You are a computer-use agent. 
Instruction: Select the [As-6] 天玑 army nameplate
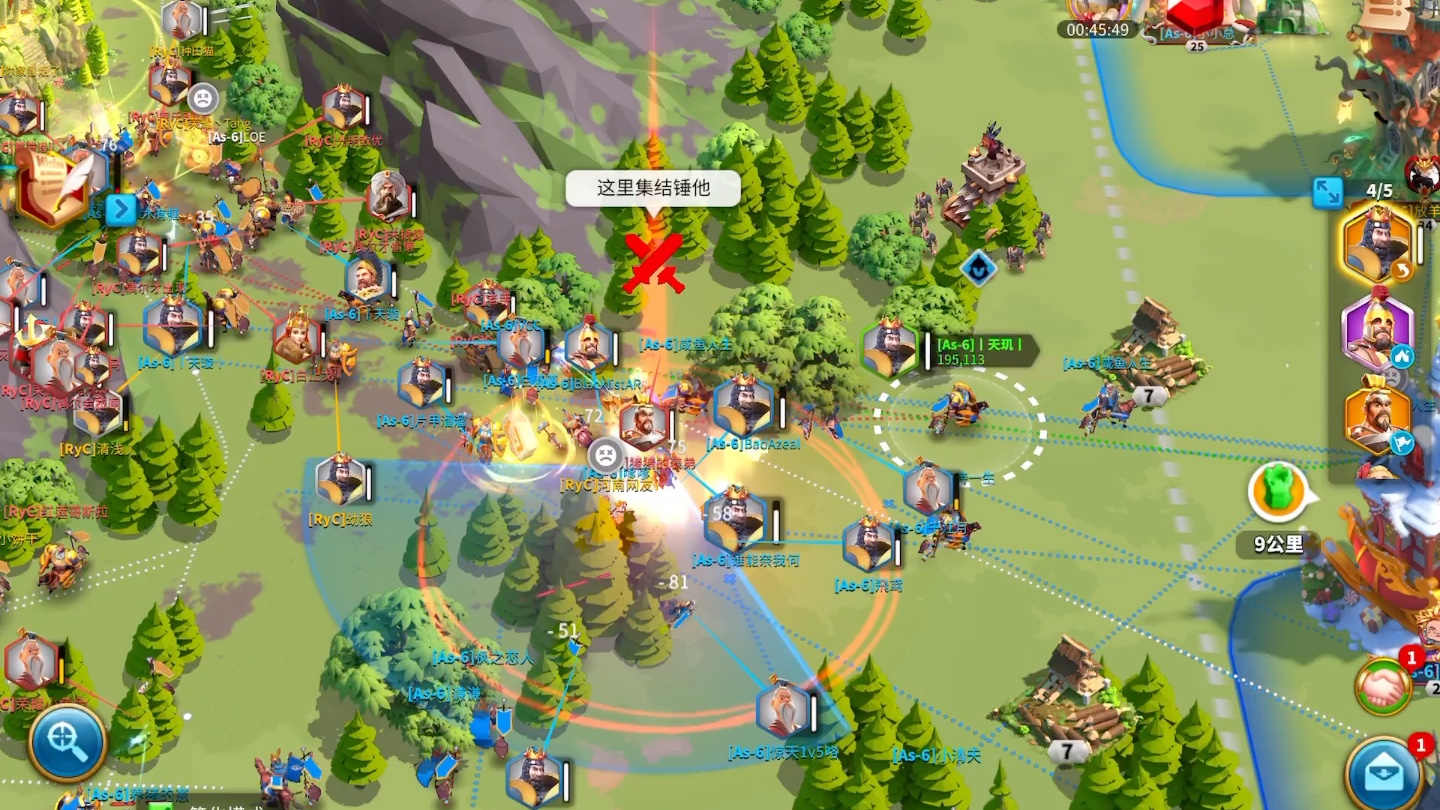point(980,351)
